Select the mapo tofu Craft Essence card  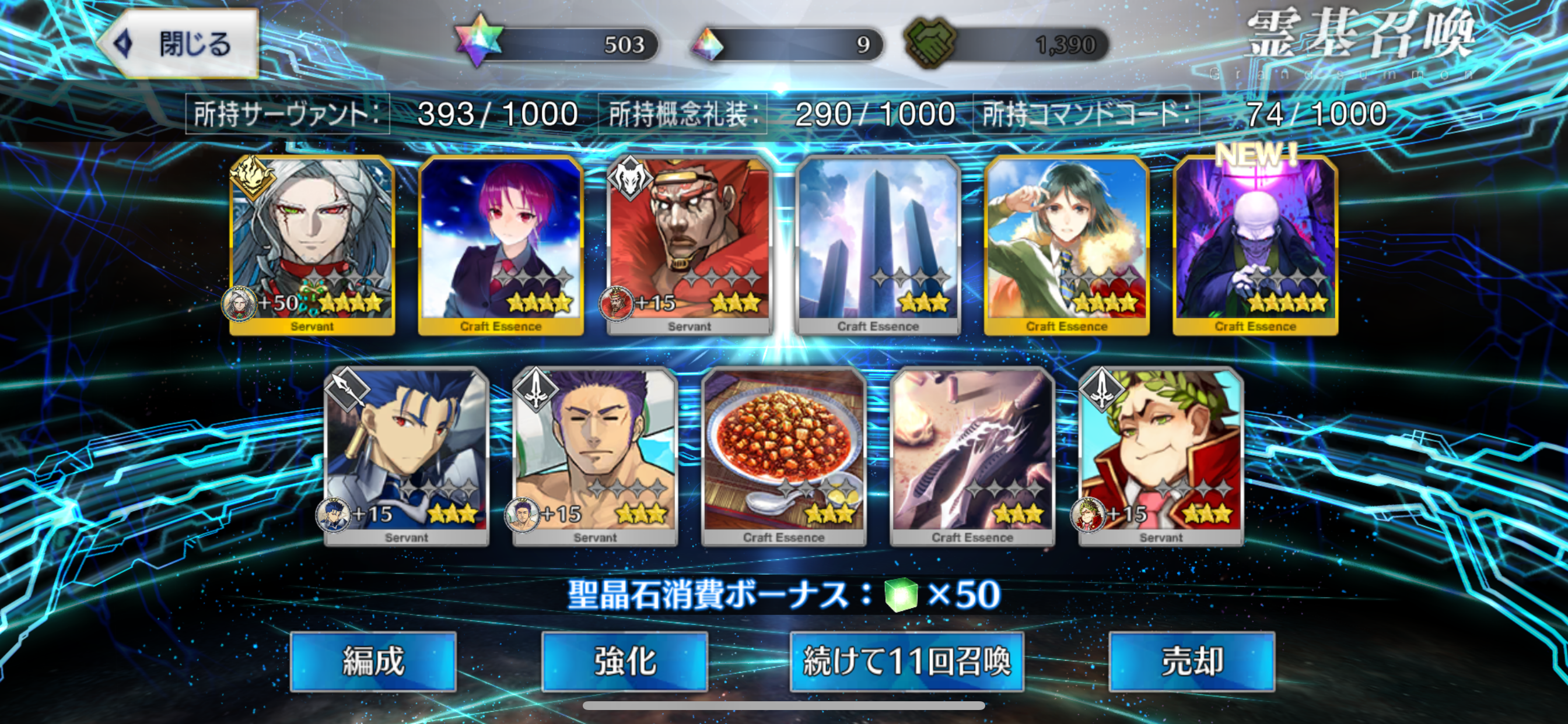(x=783, y=455)
